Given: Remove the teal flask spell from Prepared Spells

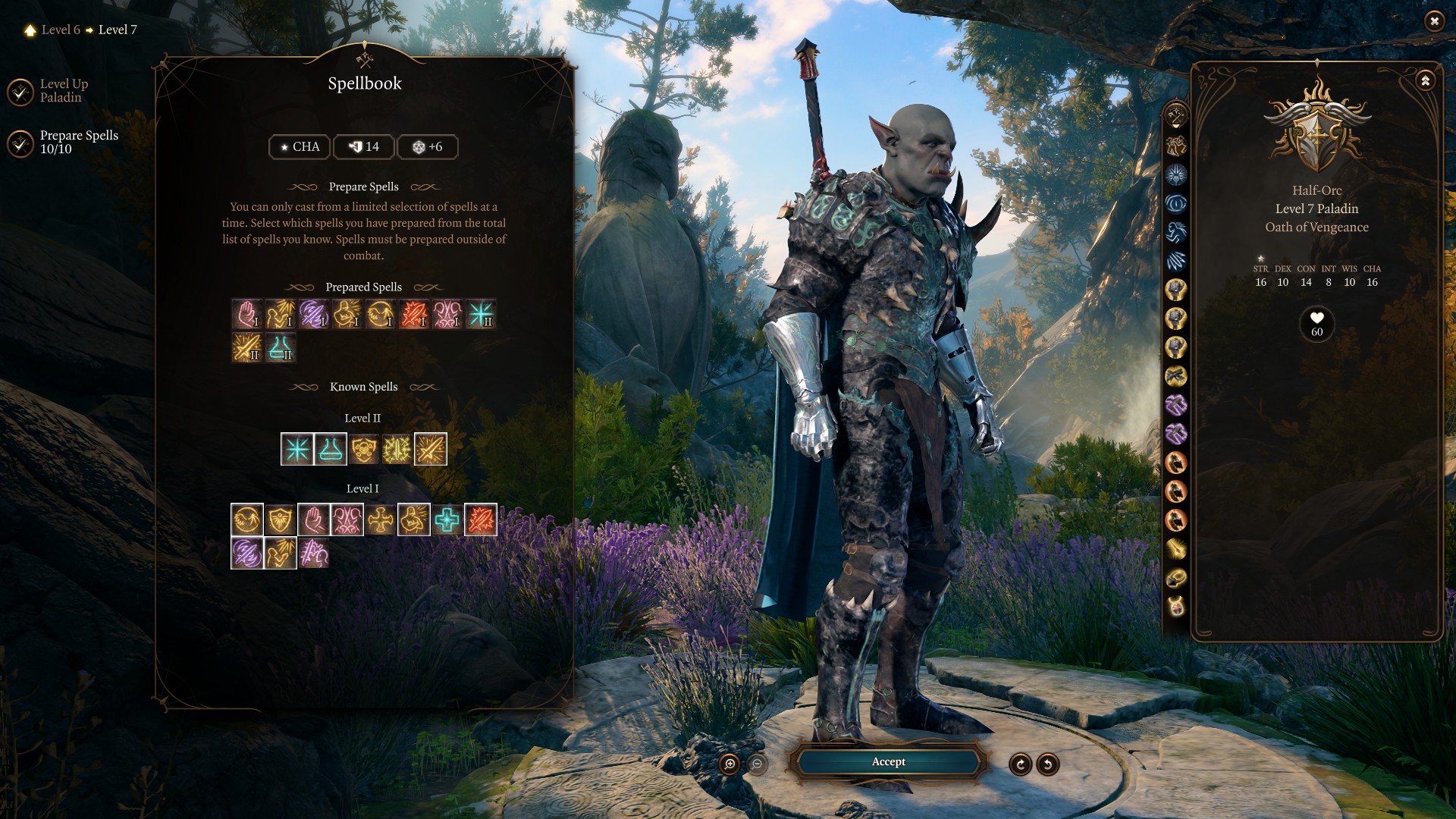Looking at the screenshot, I should pyautogui.click(x=281, y=348).
